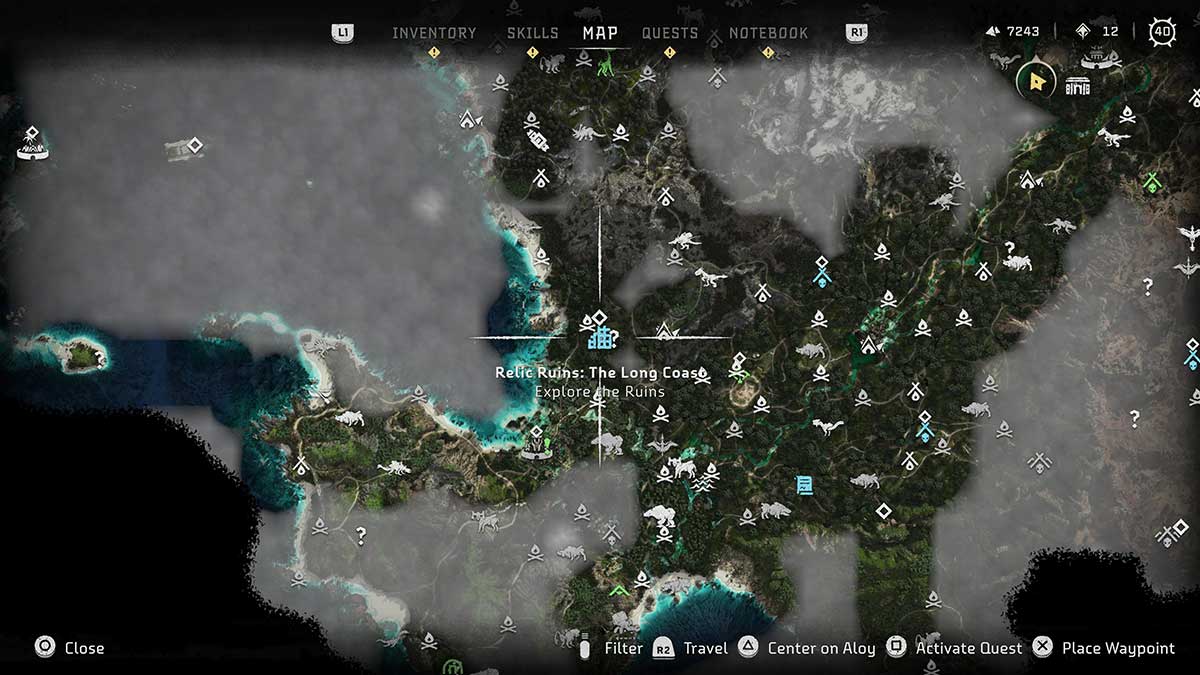Screen dimensions: 1200x675
Task: Select the Map tab
Action: pyautogui.click(x=600, y=33)
